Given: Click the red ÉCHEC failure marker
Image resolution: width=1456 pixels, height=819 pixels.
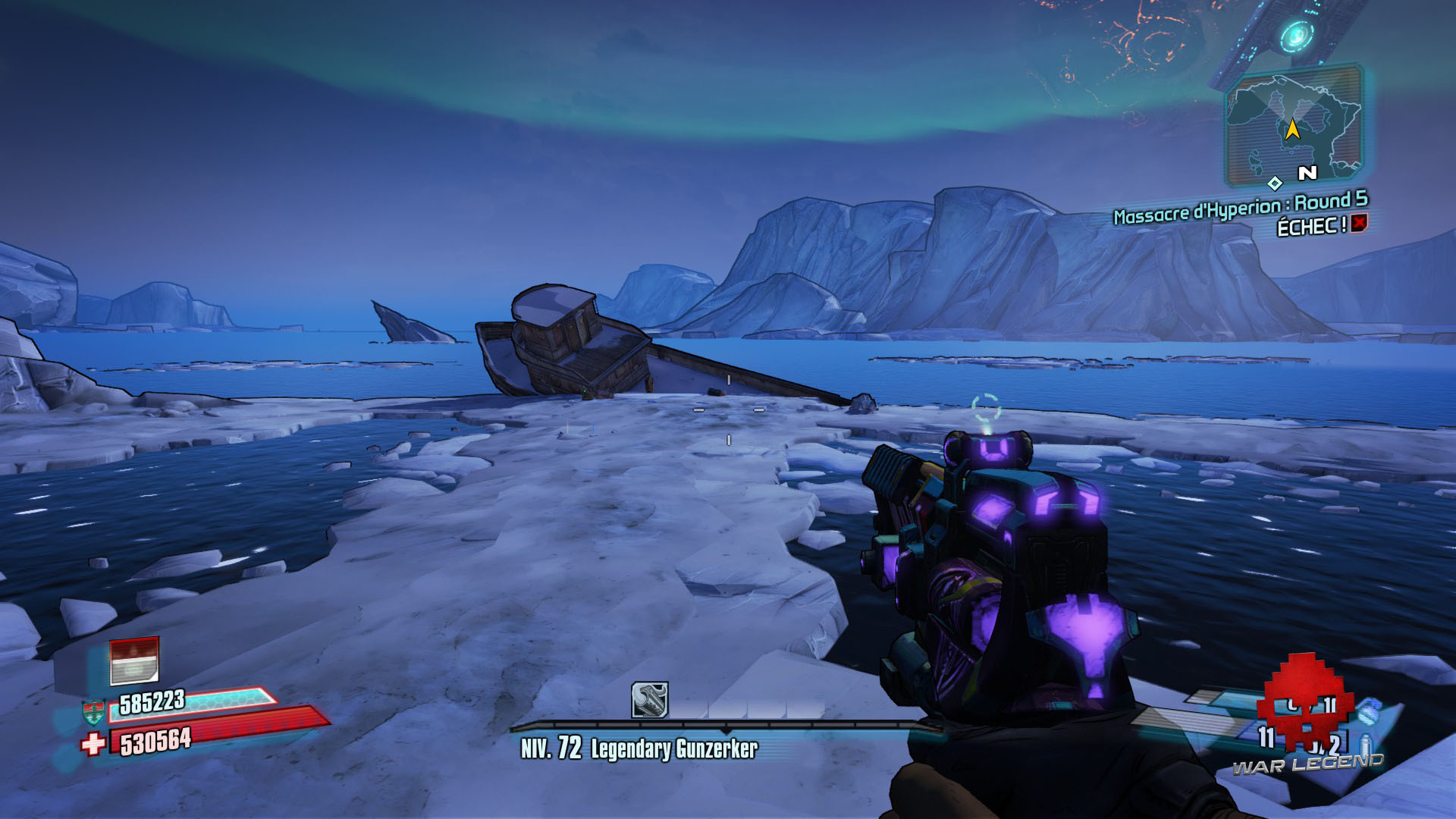Looking at the screenshot, I should (1358, 224).
